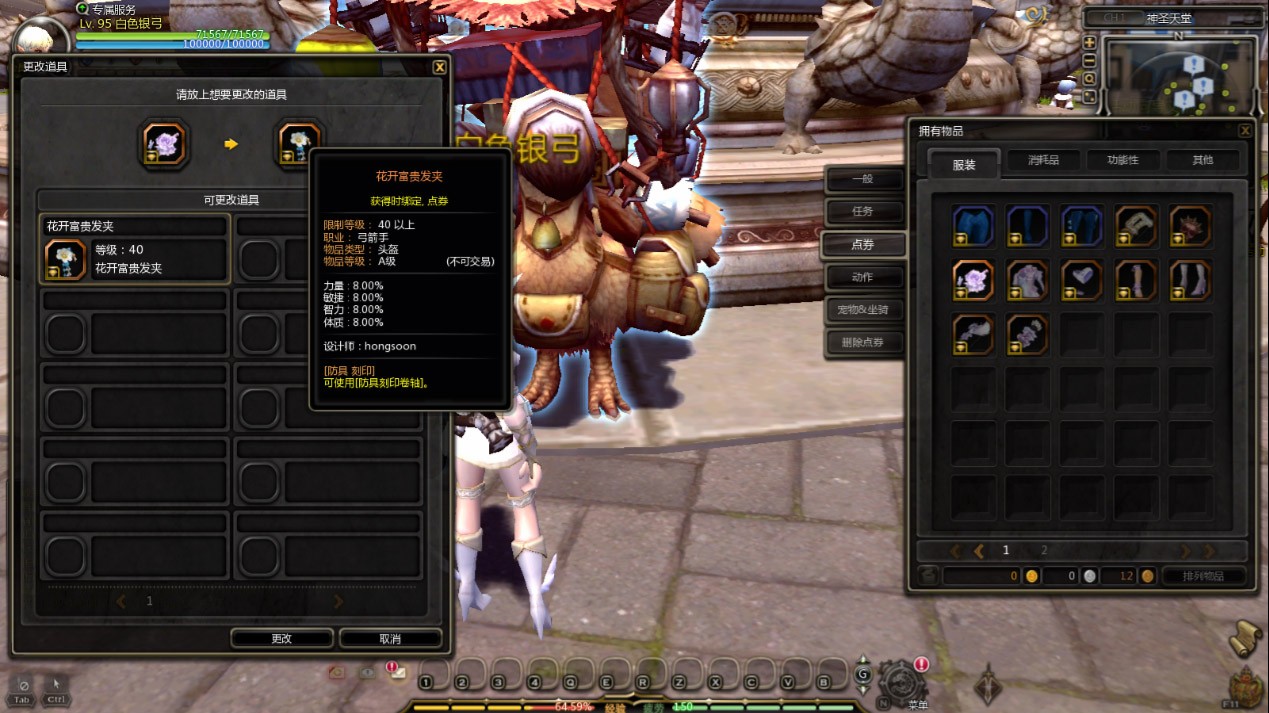Viewport: 1269px width, 713px height.
Task: Select the 服装 clothing tab
Action: pos(964,165)
